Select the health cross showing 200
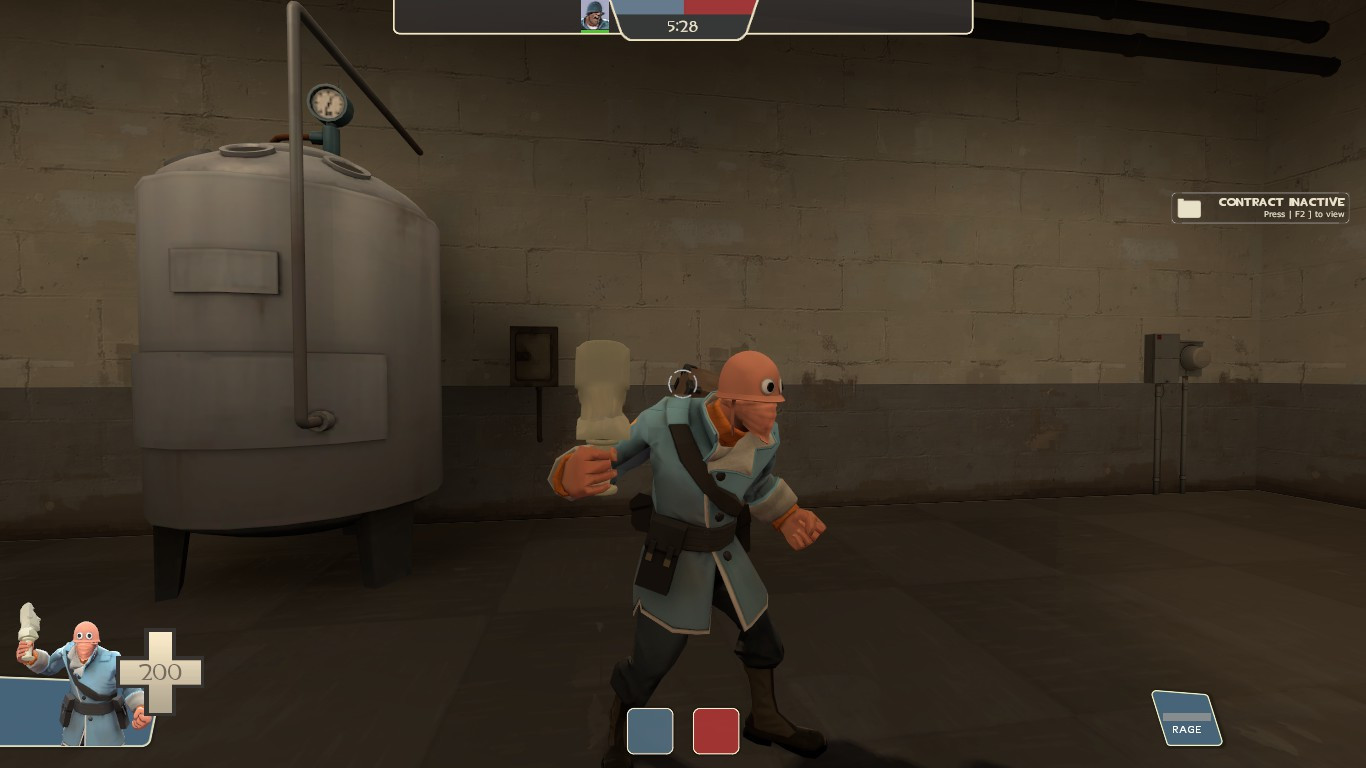Viewport: 1366px width, 768px height. click(160, 672)
